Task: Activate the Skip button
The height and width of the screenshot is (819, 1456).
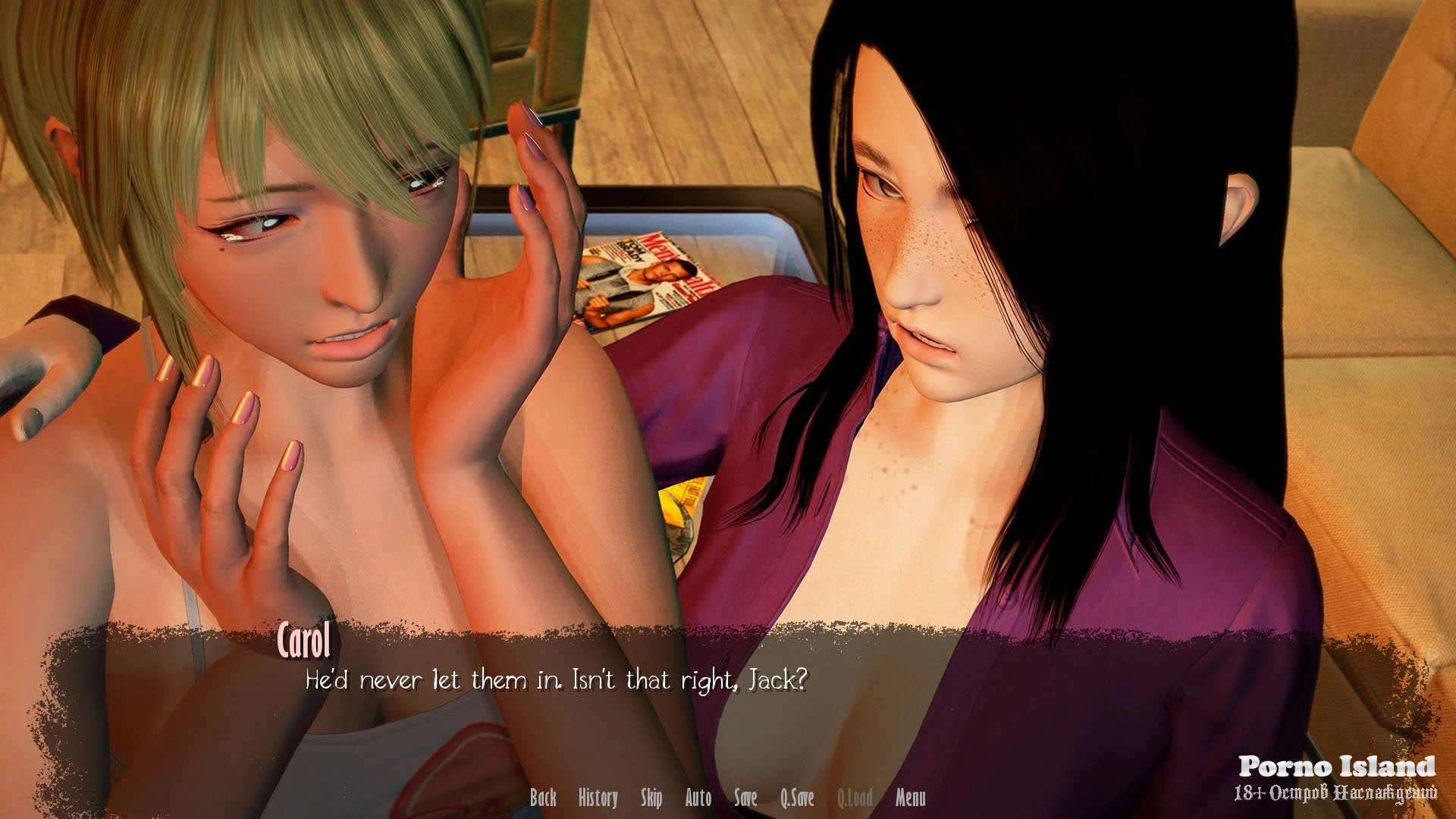Action: (651, 798)
